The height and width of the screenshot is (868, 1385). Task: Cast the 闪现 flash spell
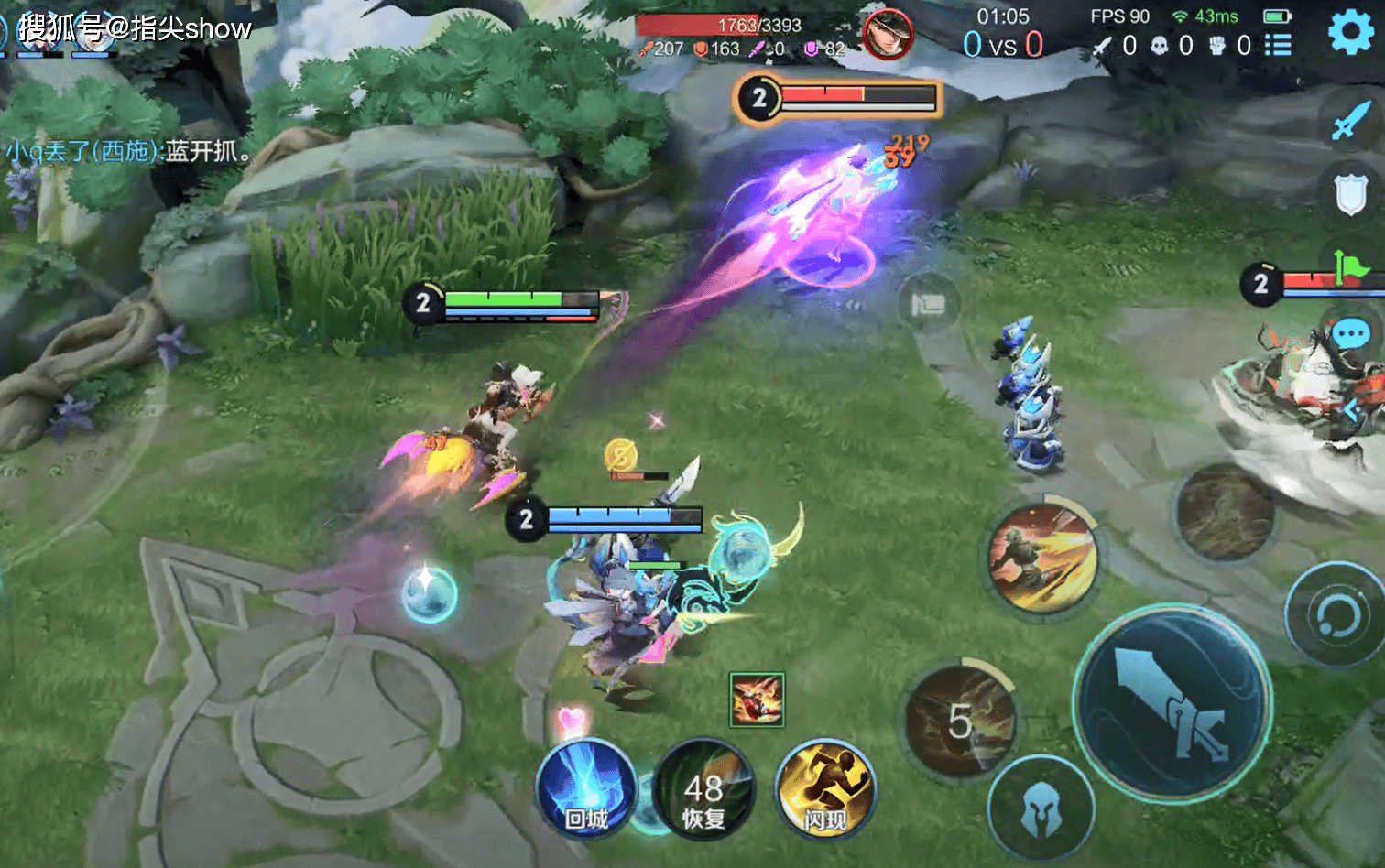(x=824, y=789)
